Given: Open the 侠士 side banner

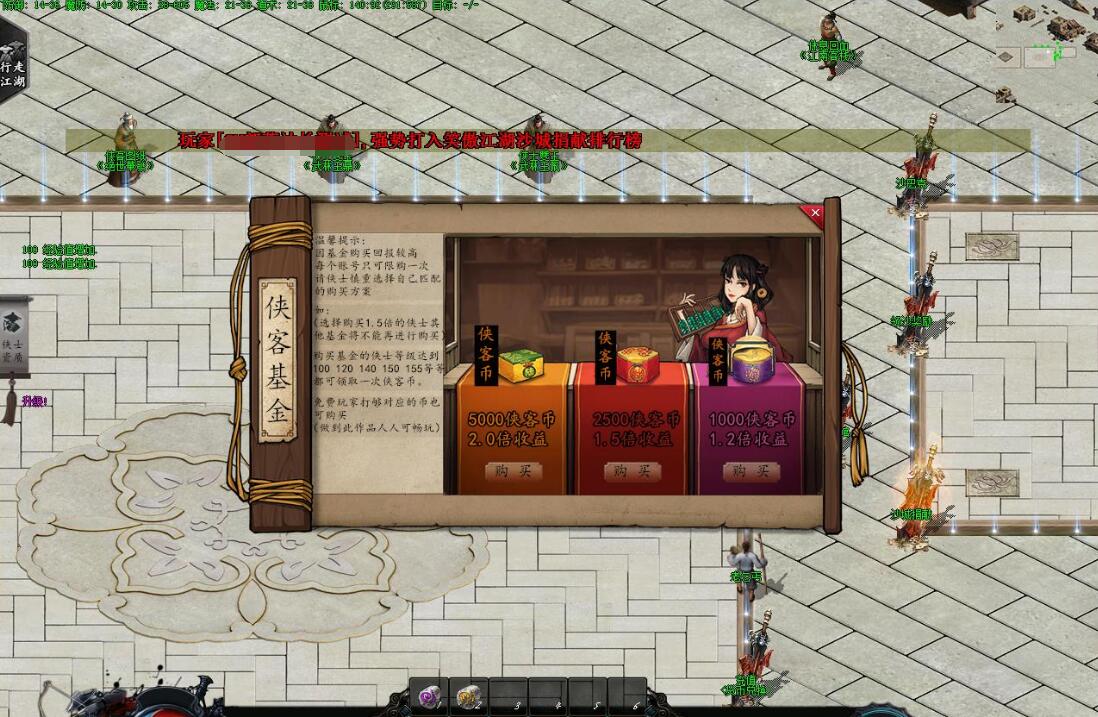Looking at the screenshot, I should coord(13,333).
